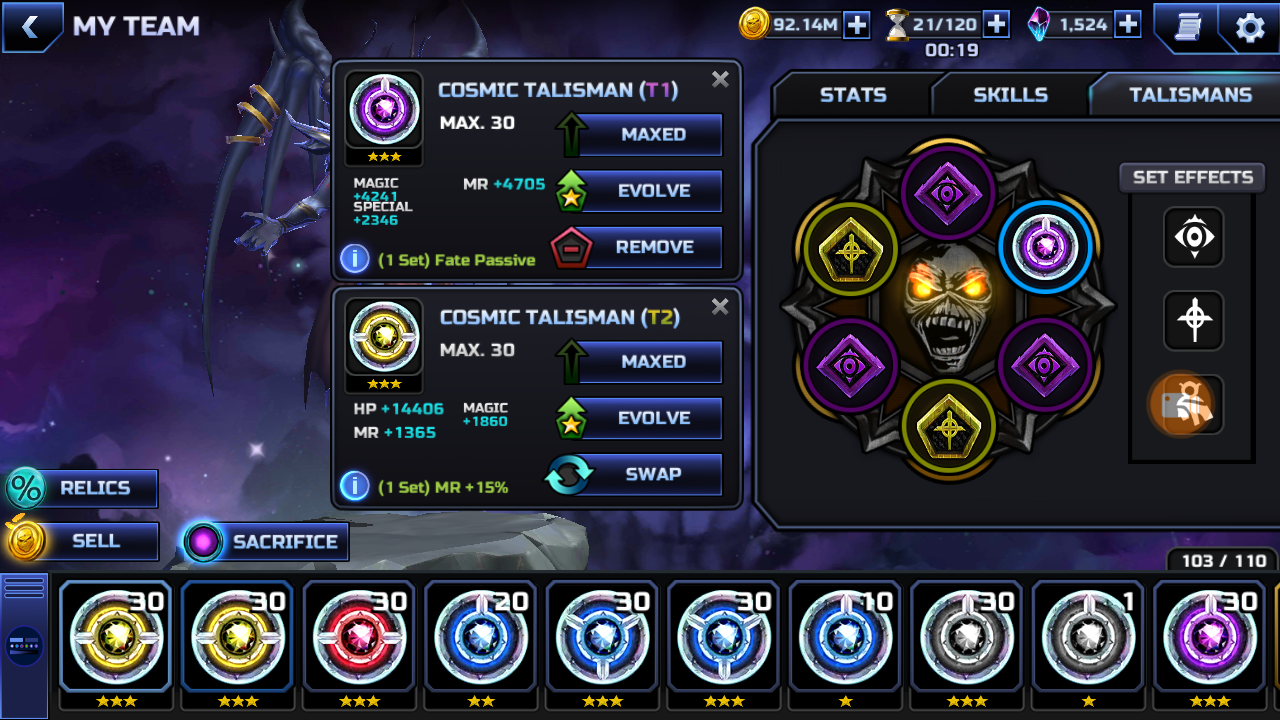Swap in the Cosmic Talisman T2

pos(652,474)
